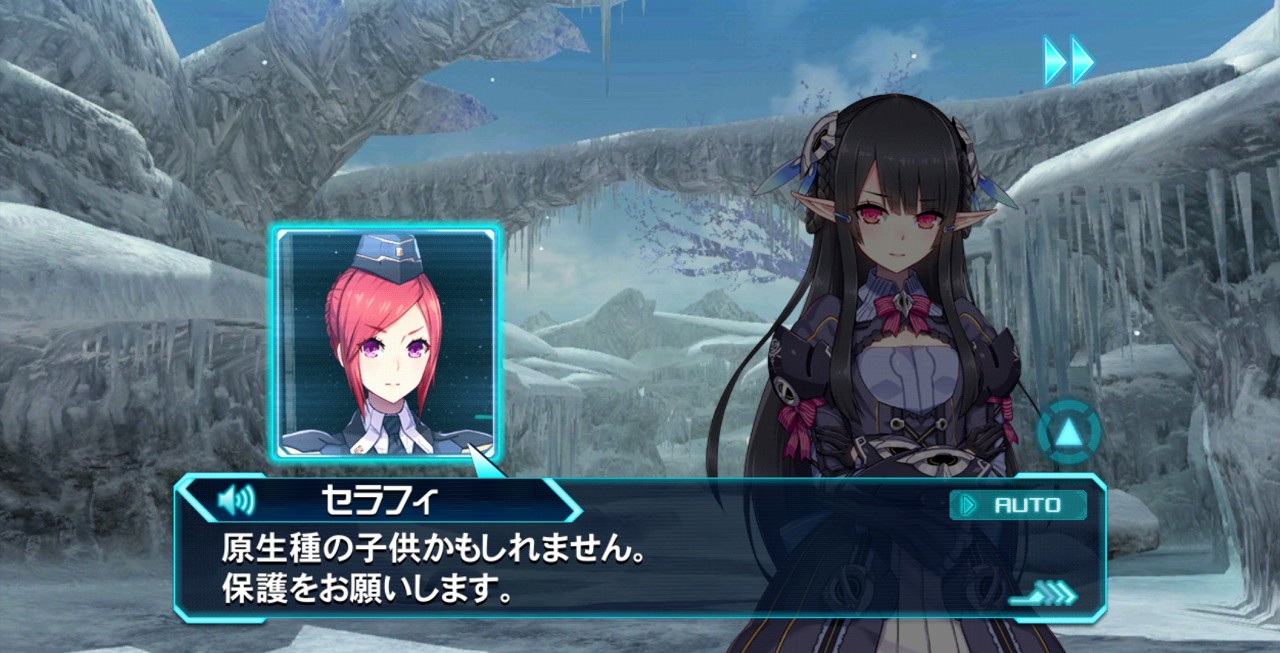Toggle AUTO dialogue advance

(1017, 505)
